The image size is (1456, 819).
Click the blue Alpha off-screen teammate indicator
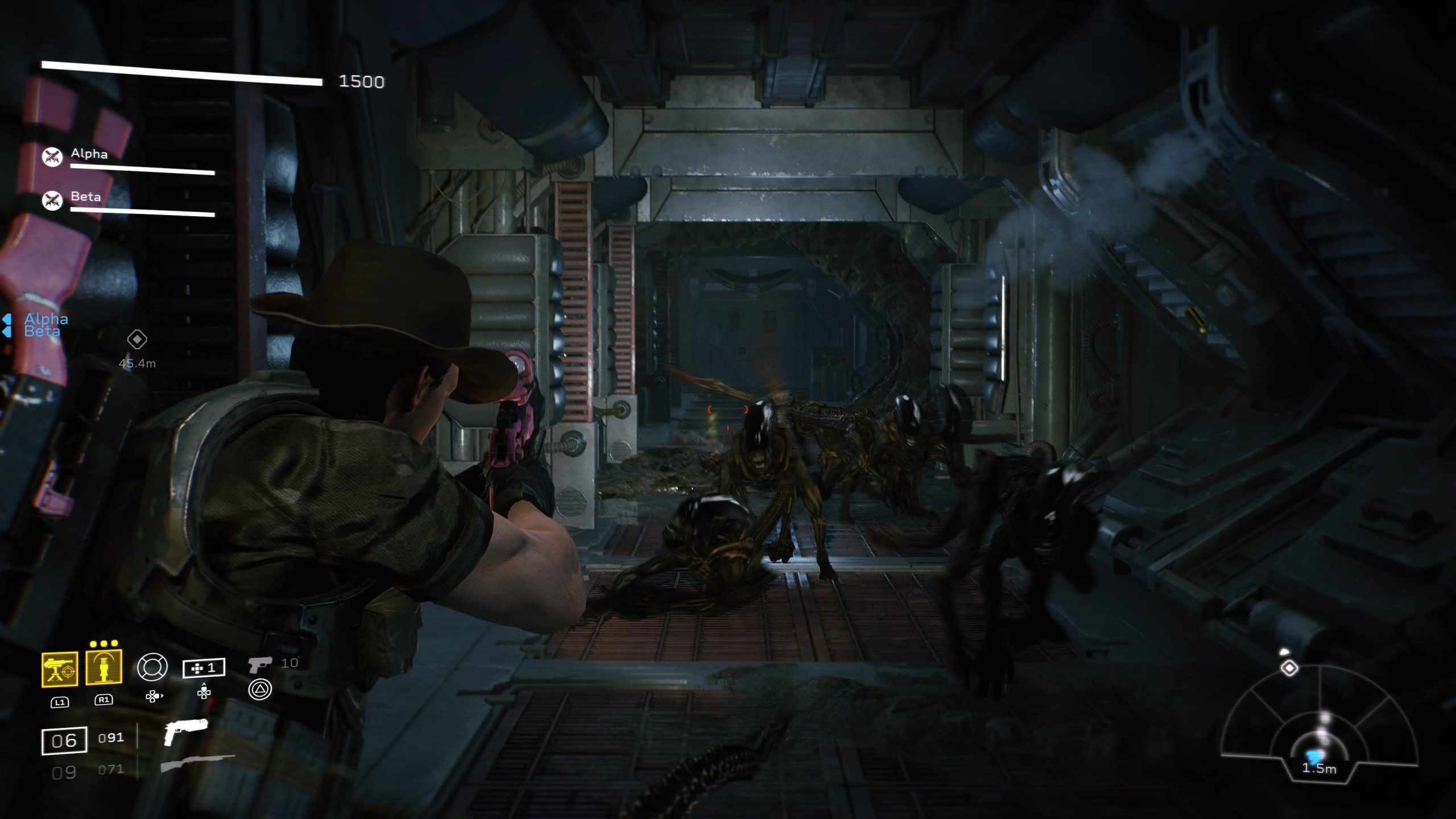(45, 318)
